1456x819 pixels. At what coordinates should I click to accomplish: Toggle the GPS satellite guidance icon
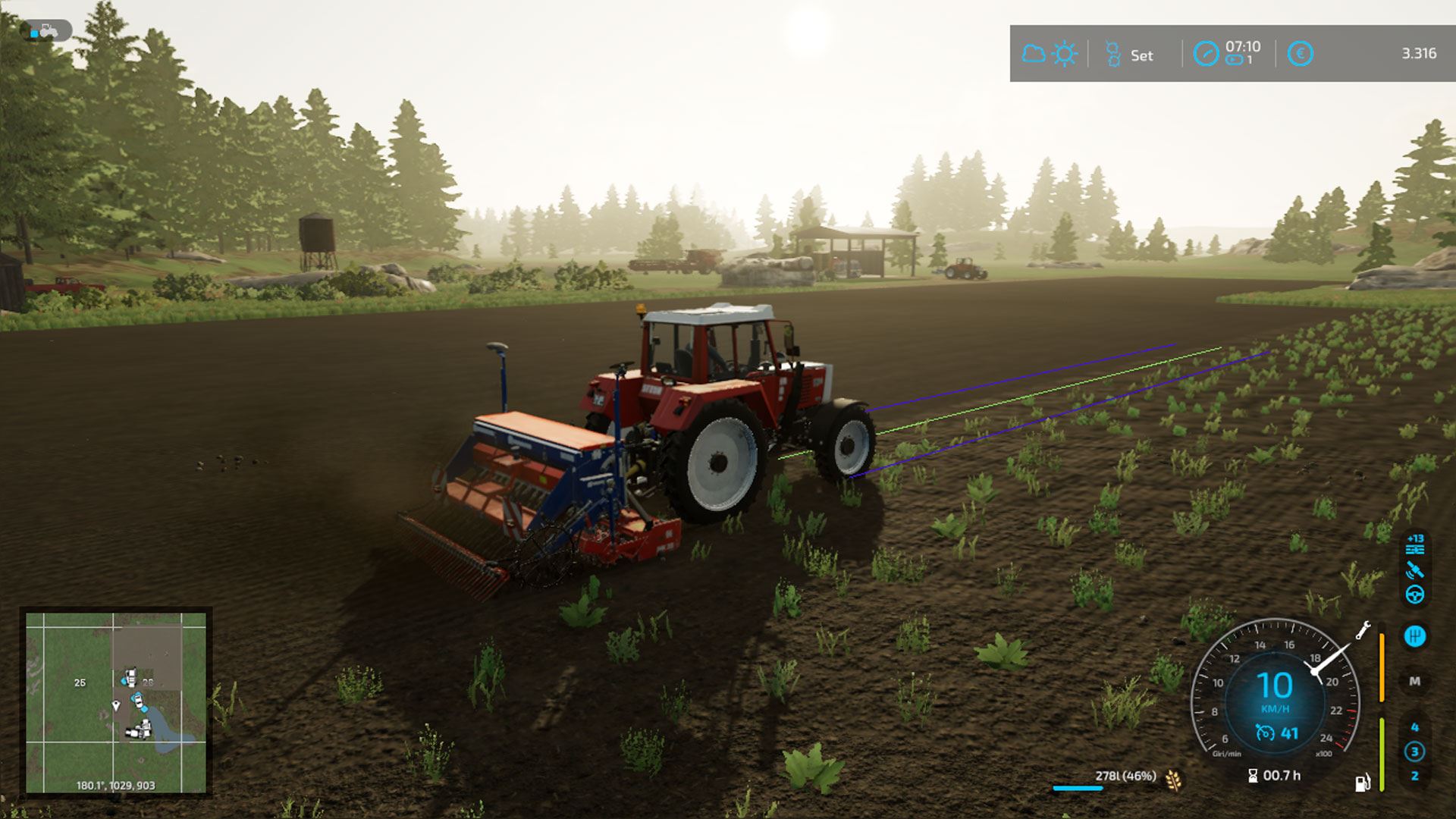[x=1414, y=570]
